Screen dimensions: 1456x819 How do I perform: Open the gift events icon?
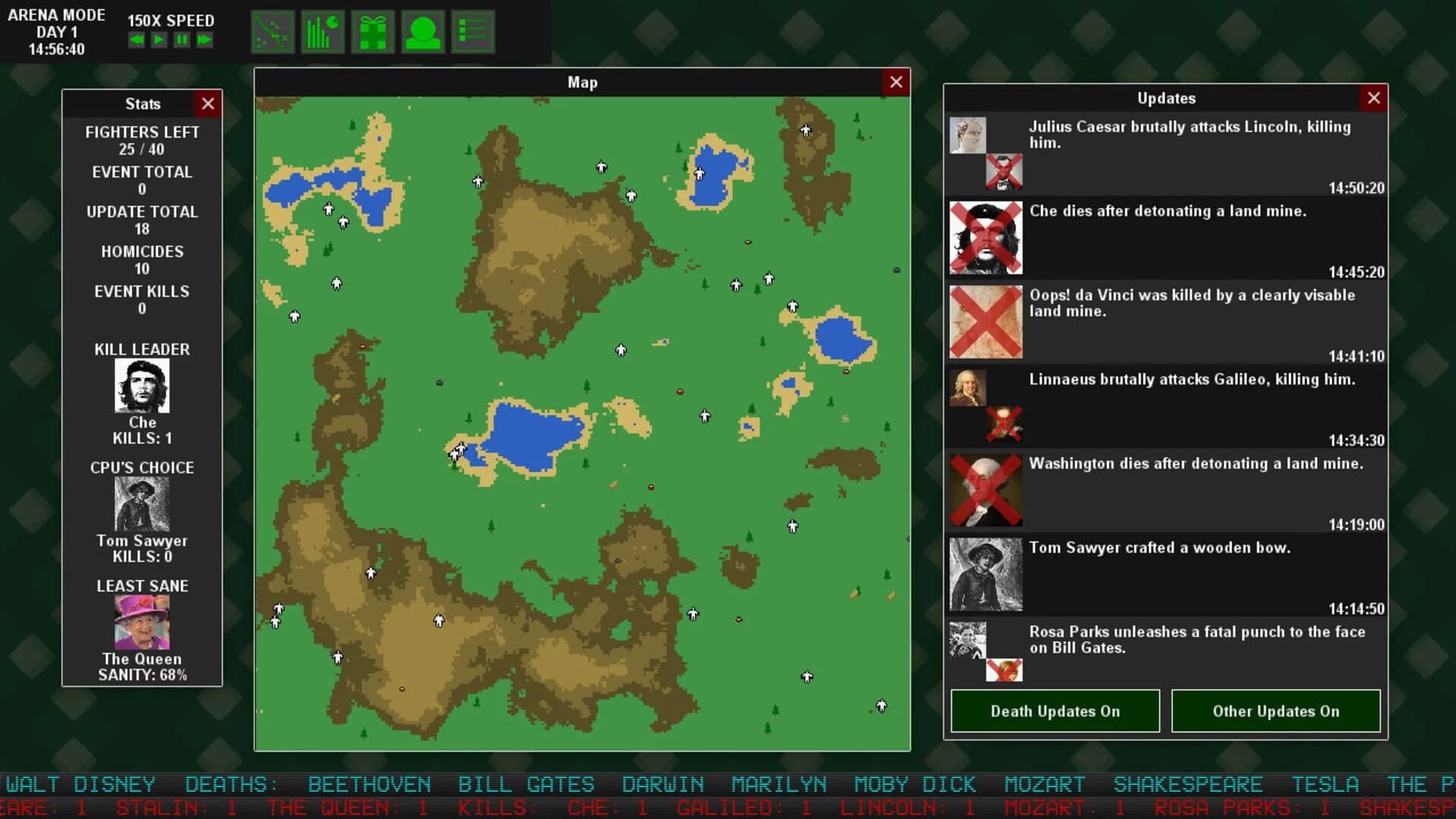click(x=372, y=31)
